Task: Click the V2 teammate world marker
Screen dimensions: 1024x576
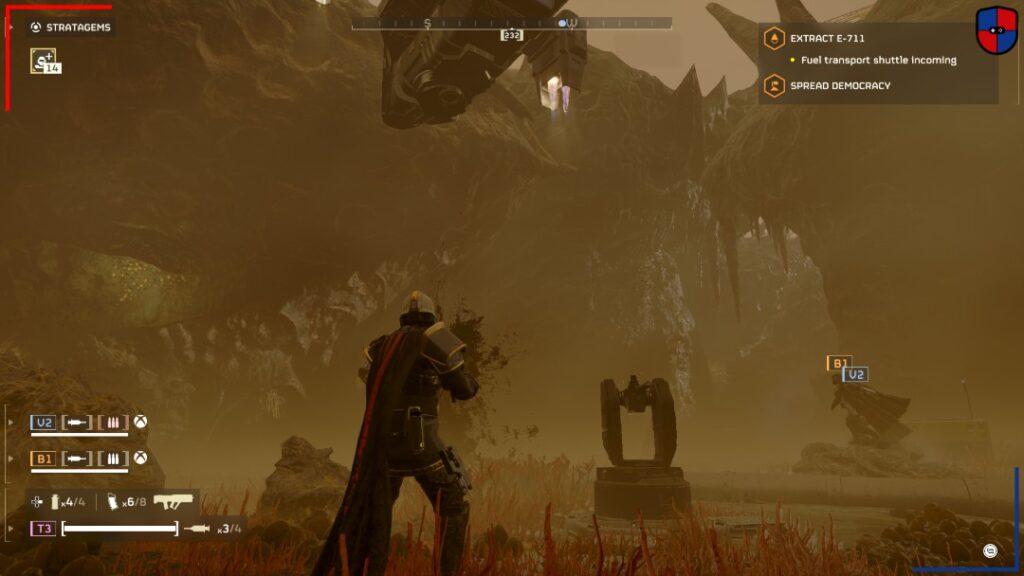Action: (854, 374)
